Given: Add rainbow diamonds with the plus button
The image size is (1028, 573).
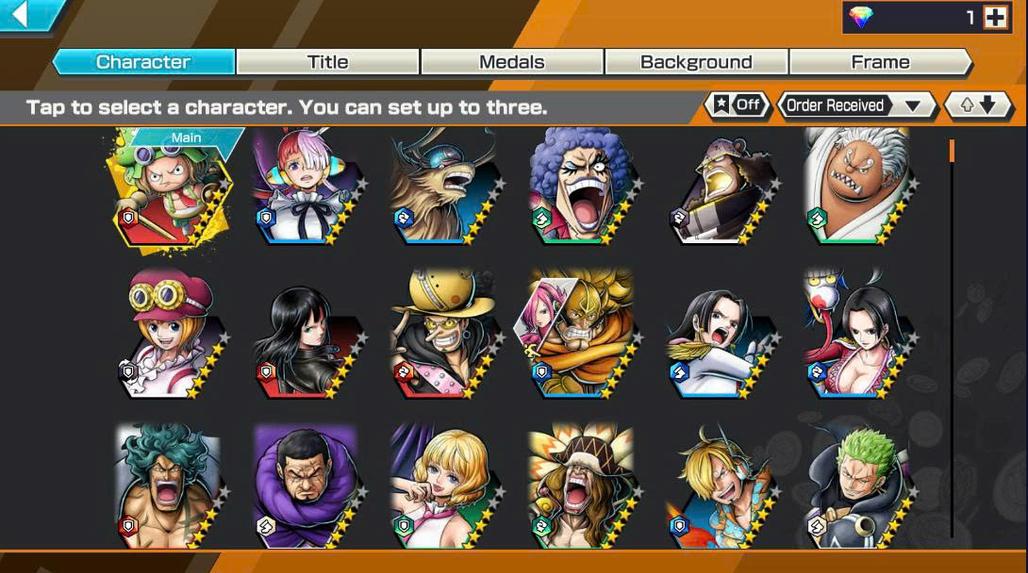Looking at the screenshot, I should (995, 17).
